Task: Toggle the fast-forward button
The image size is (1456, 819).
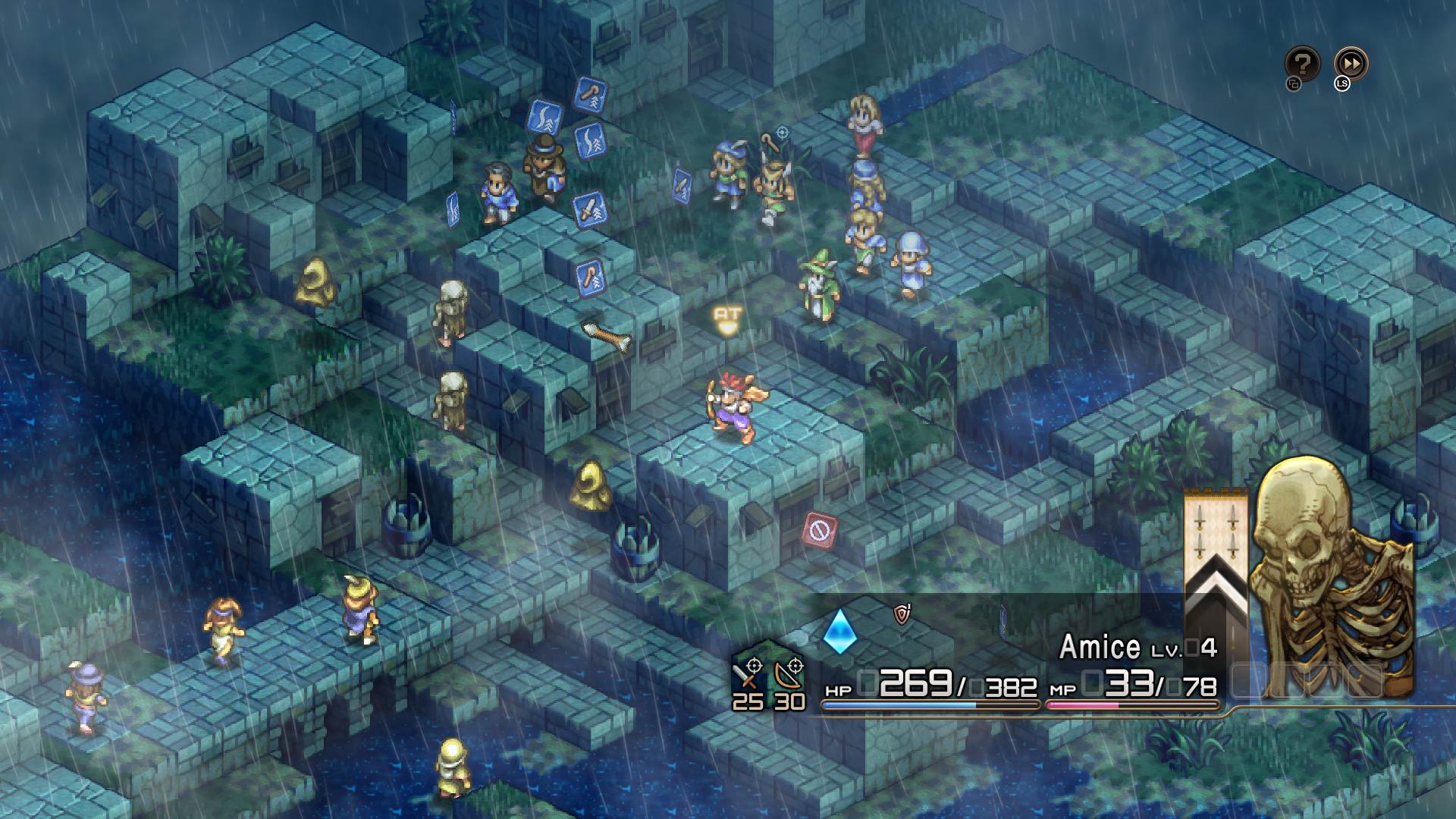Action: click(1351, 64)
